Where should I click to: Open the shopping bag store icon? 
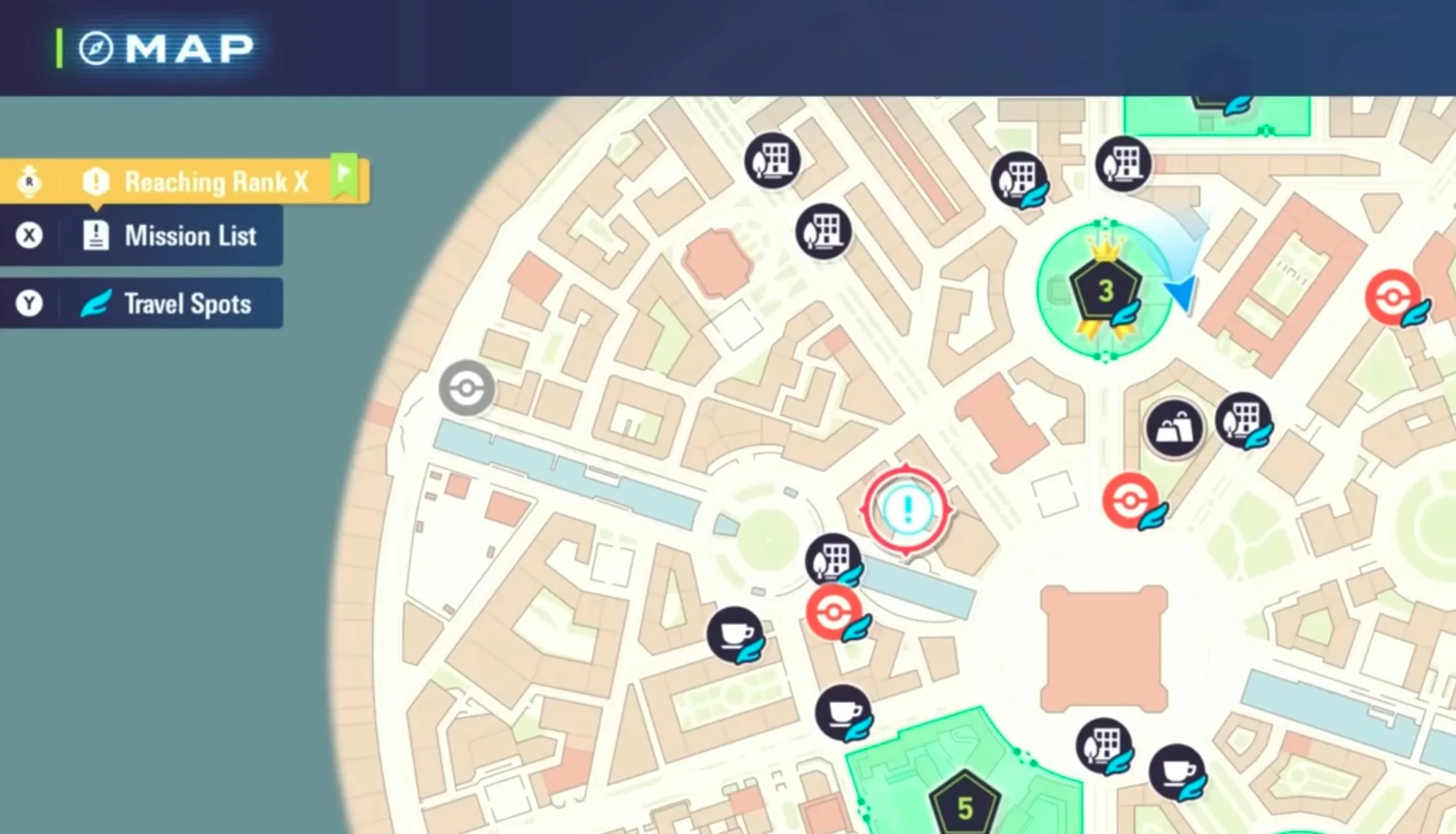pyautogui.click(x=1175, y=425)
